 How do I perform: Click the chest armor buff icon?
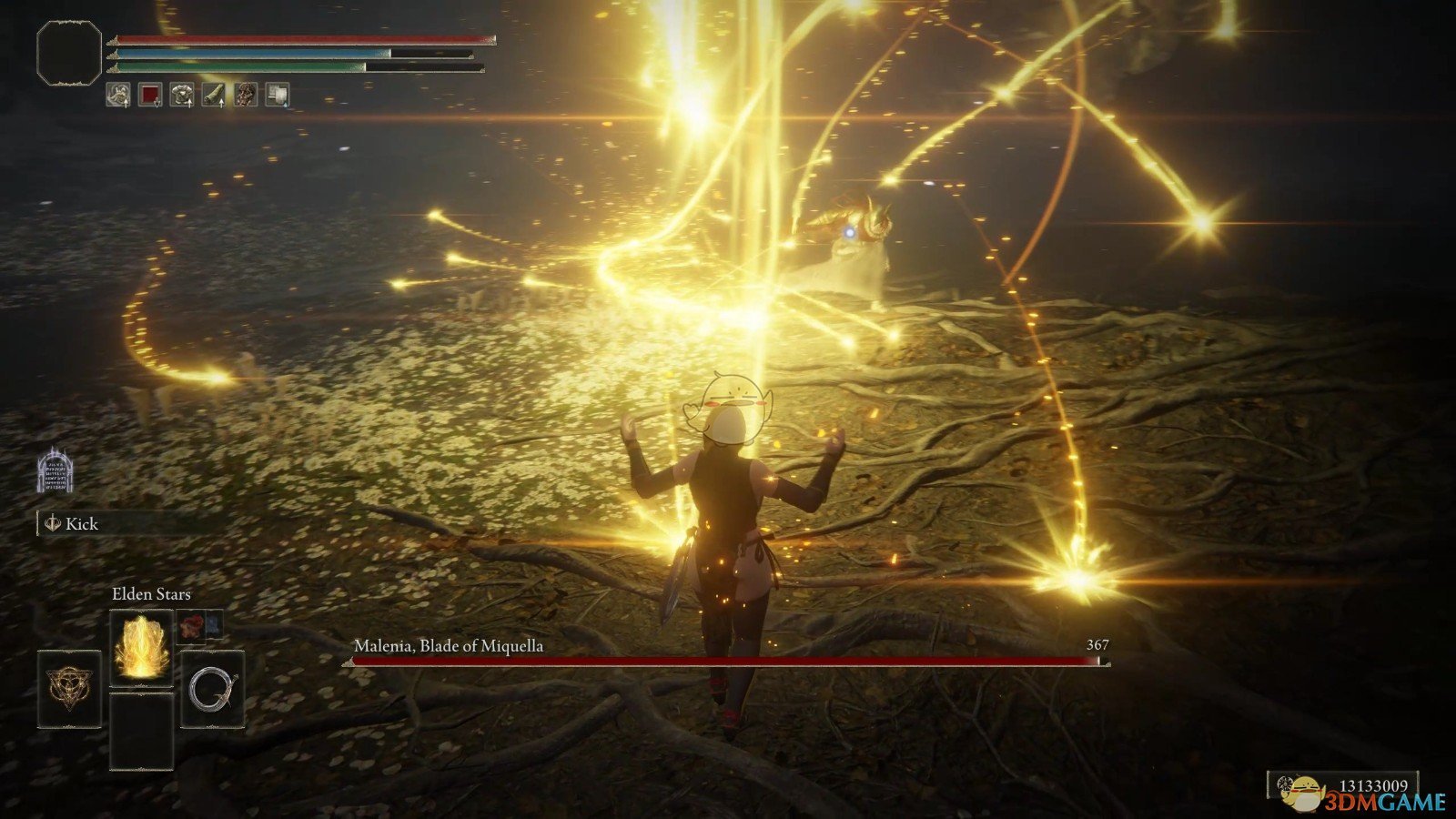(x=182, y=94)
